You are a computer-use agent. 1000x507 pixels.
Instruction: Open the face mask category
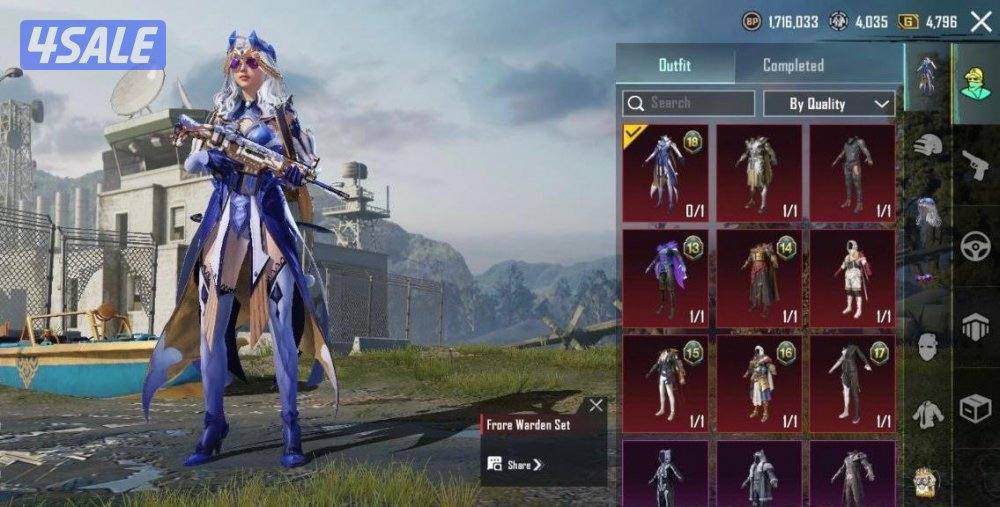pos(928,347)
